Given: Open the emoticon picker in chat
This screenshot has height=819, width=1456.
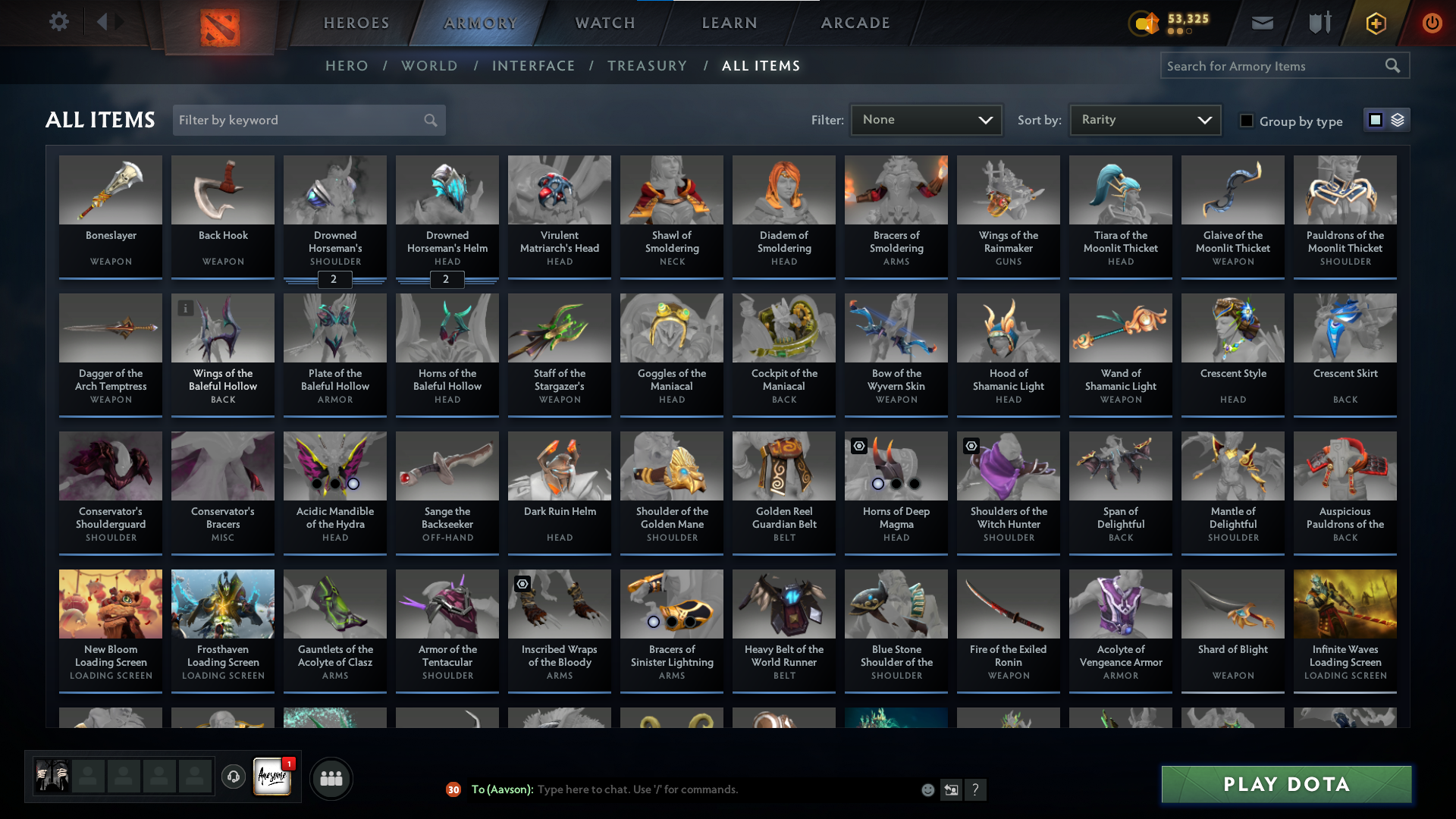Looking at the screenshot, I should pos(927,789).
